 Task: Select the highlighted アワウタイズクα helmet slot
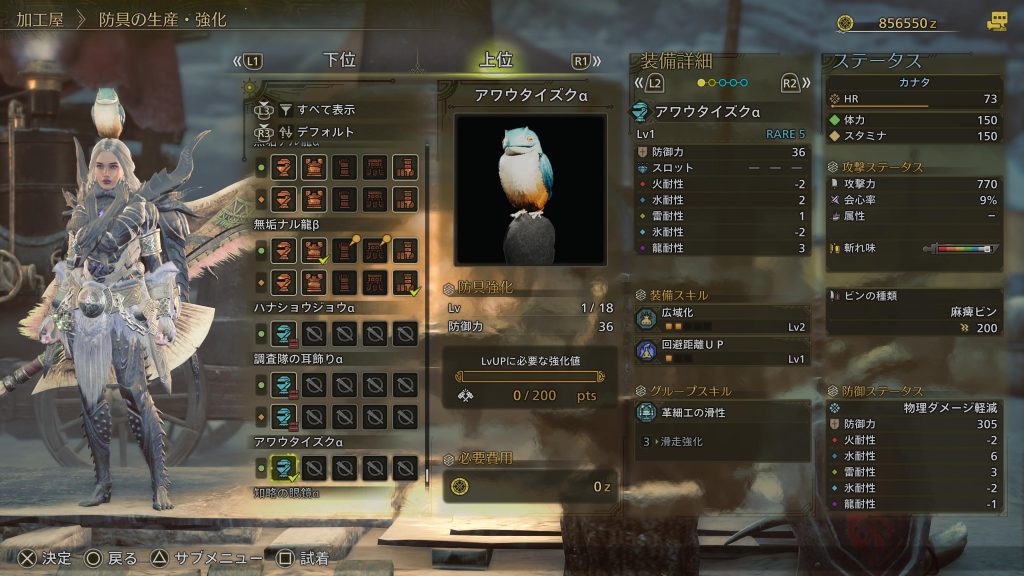point(285,467)
